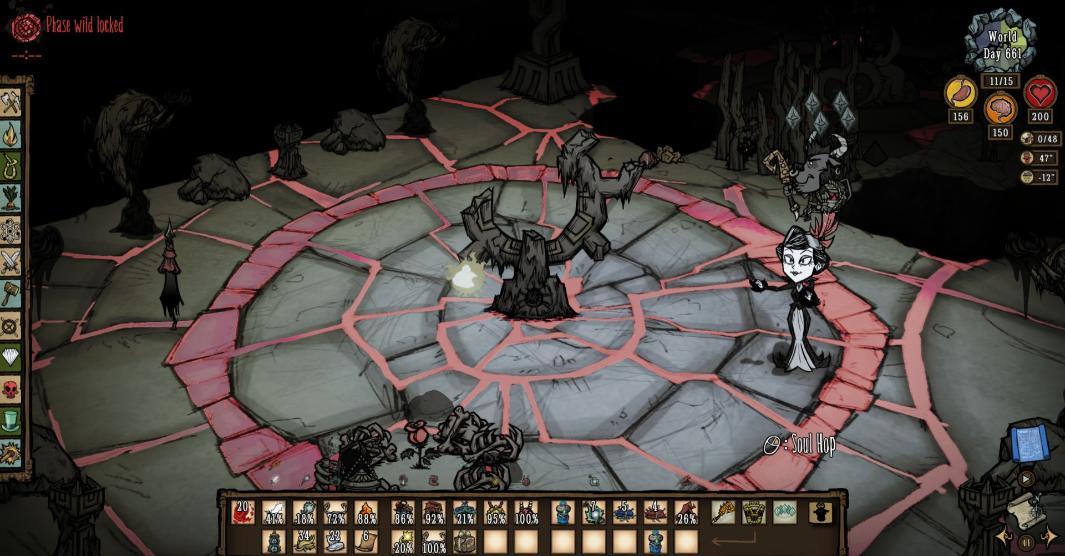Select the white gem Refine tab
Viewport: 1065px width, 556px height.
pyautogui.click(x=12, y=356)
